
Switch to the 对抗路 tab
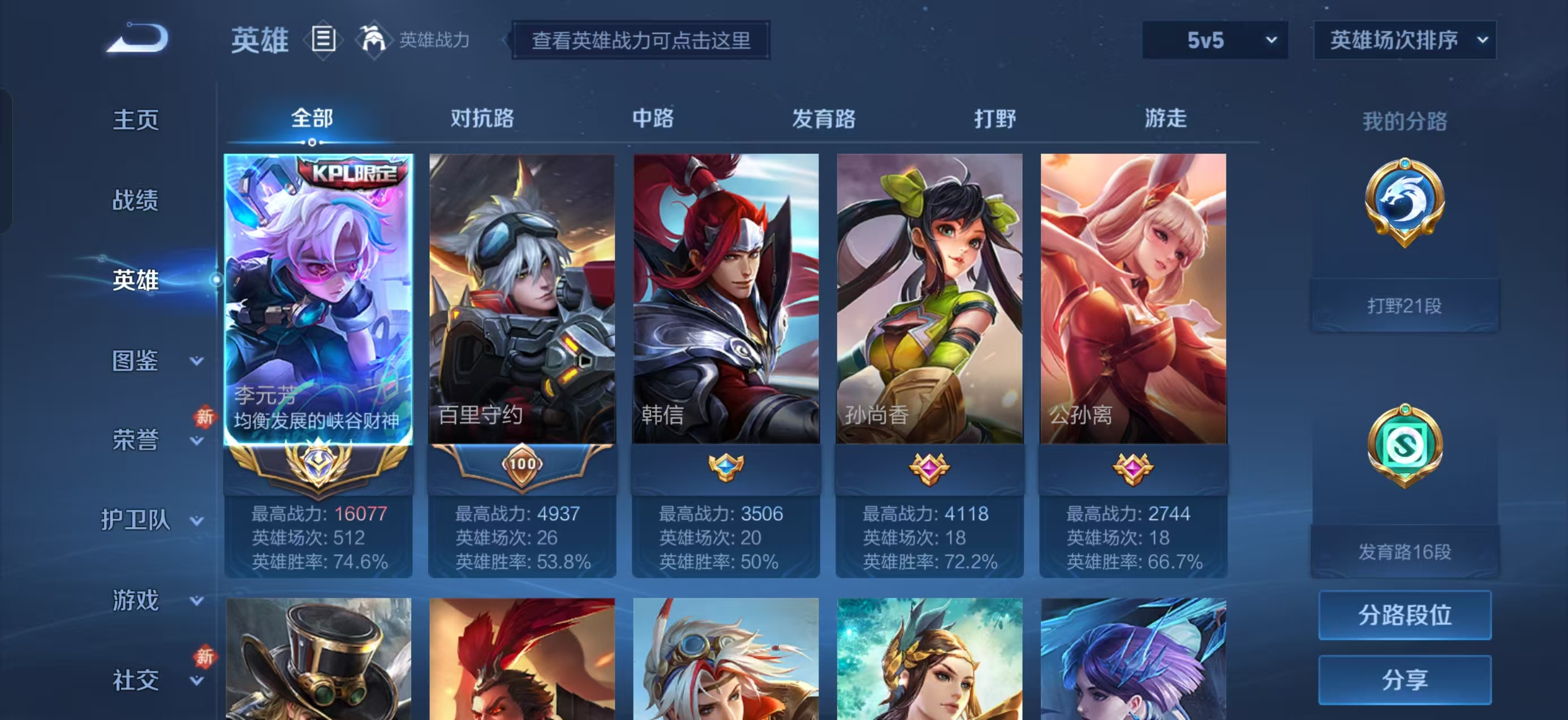[x=482, y=119]
